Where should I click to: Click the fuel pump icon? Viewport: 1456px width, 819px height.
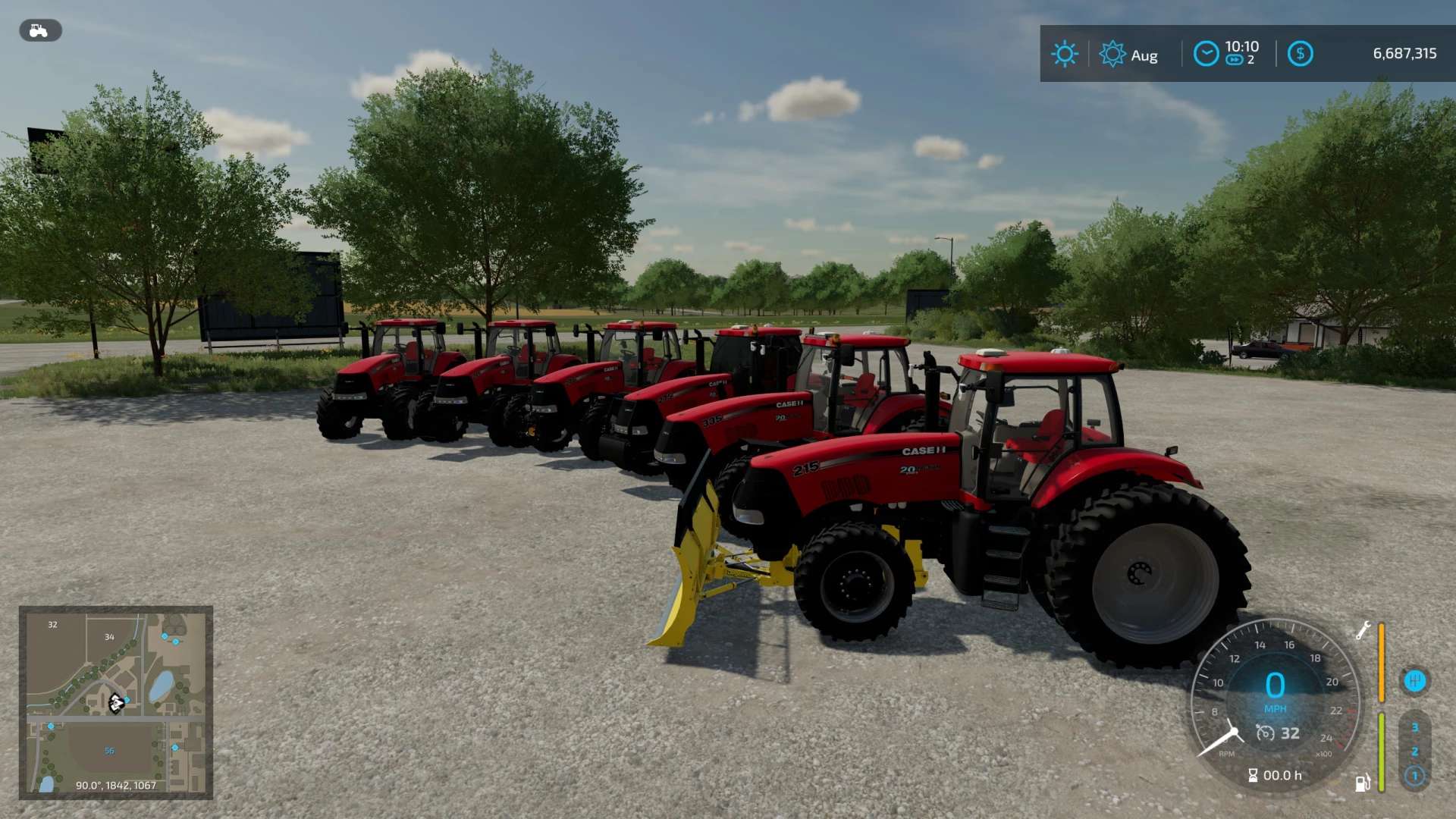pos(1363,783)
